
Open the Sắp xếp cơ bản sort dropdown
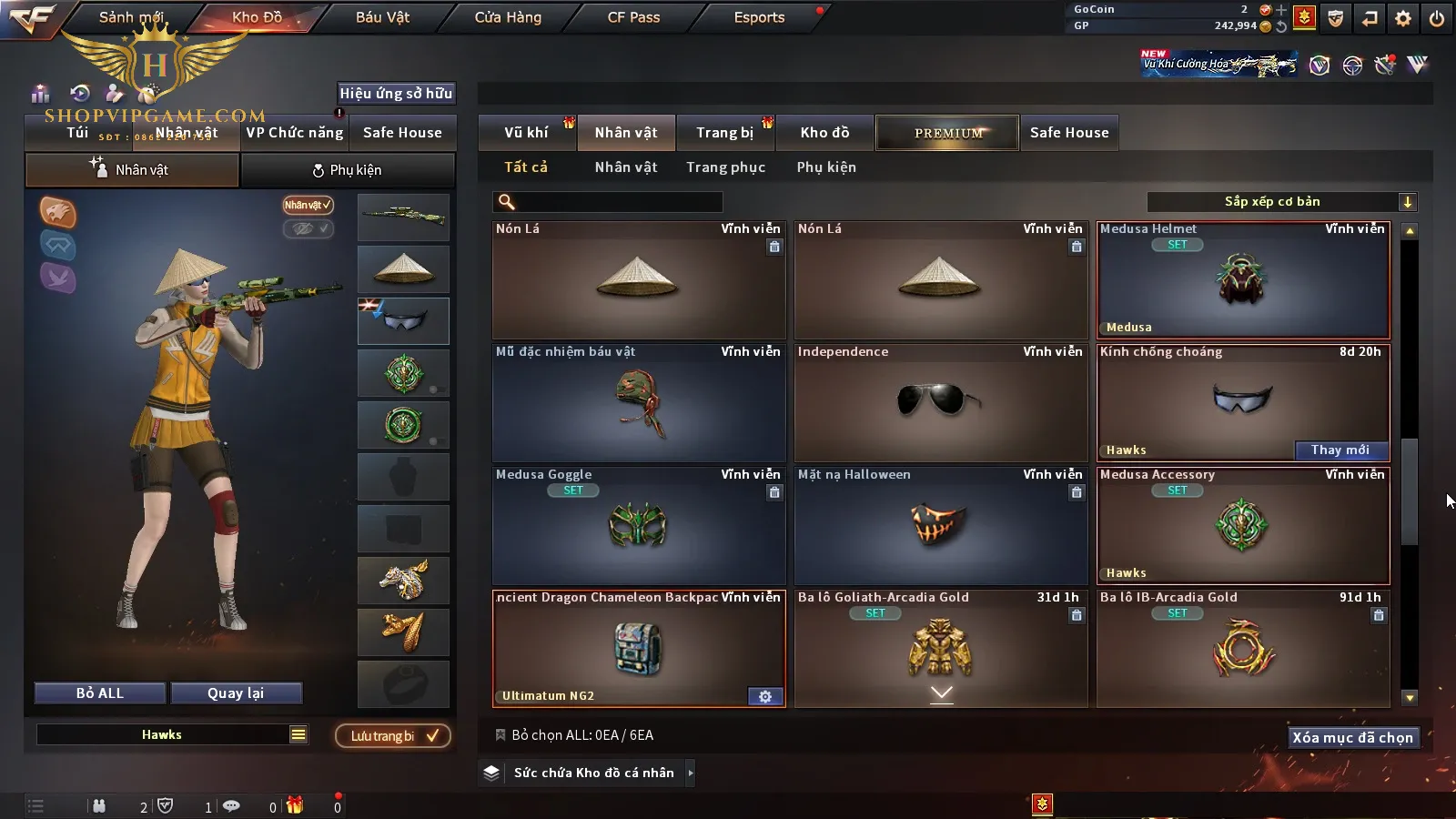point(1281,202)
